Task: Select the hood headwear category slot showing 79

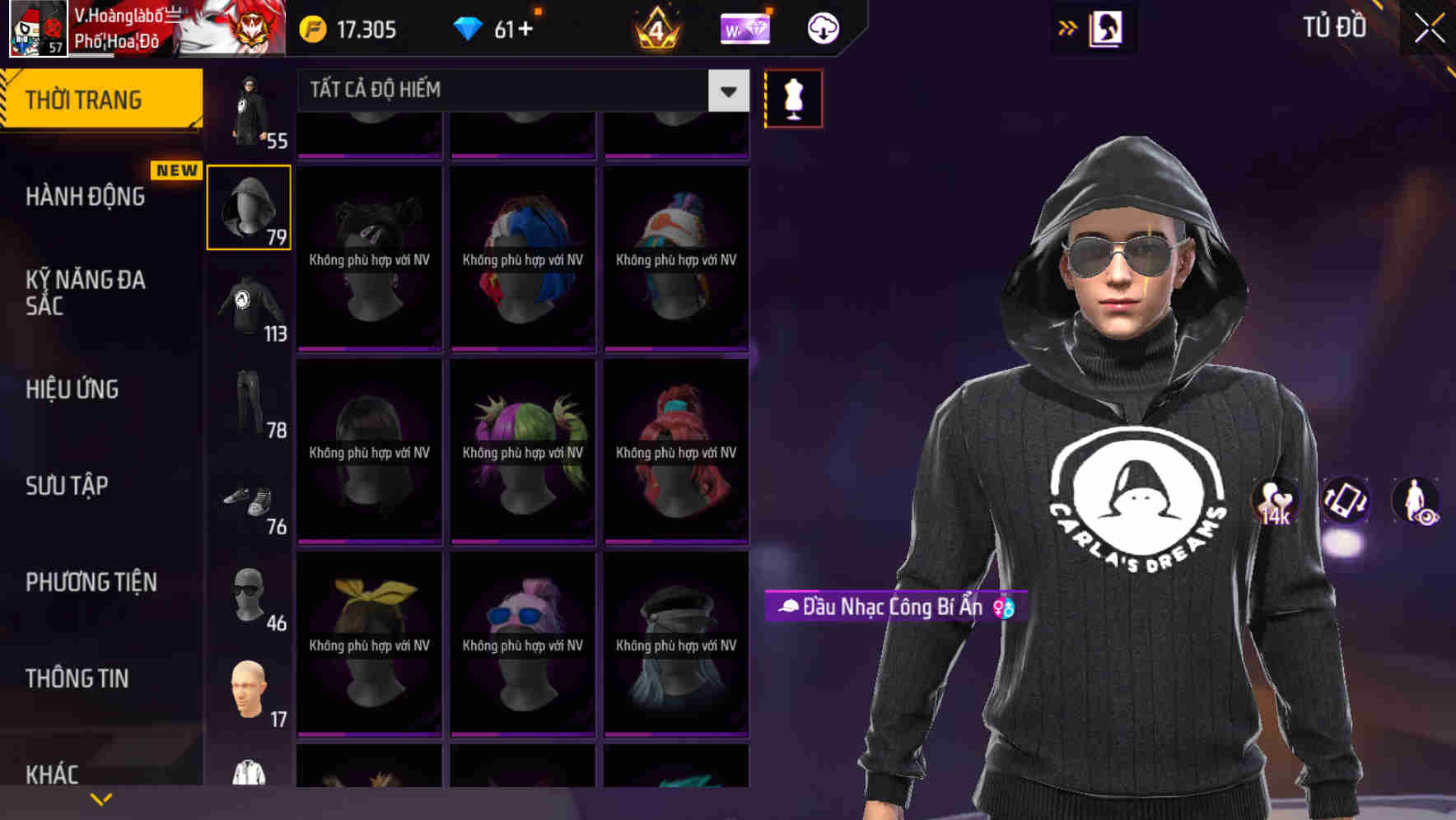Action: pos(249,207)
